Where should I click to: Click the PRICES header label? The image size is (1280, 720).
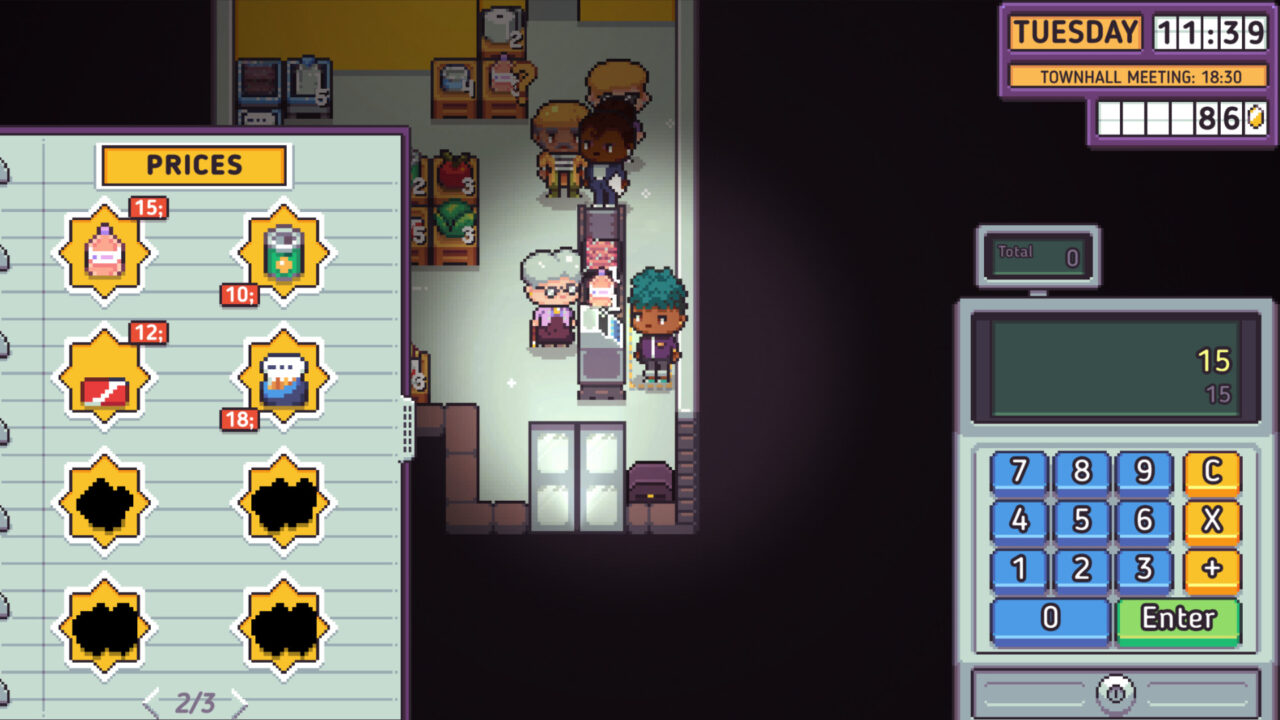pyautogui.click(x=194, y=165)
